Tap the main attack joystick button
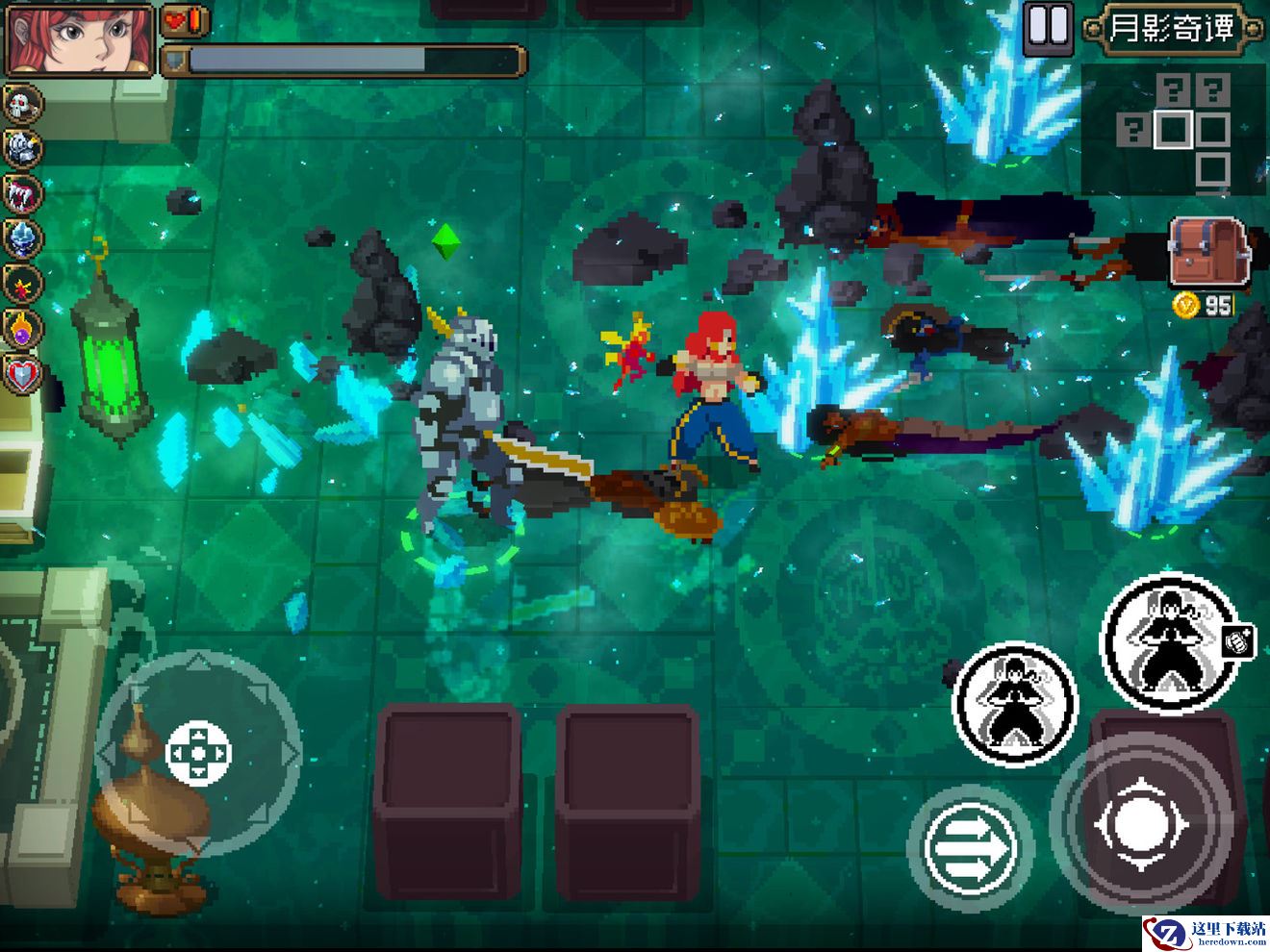Image resolution: width=1270 pixels, height=952 pixels. 1140,825
